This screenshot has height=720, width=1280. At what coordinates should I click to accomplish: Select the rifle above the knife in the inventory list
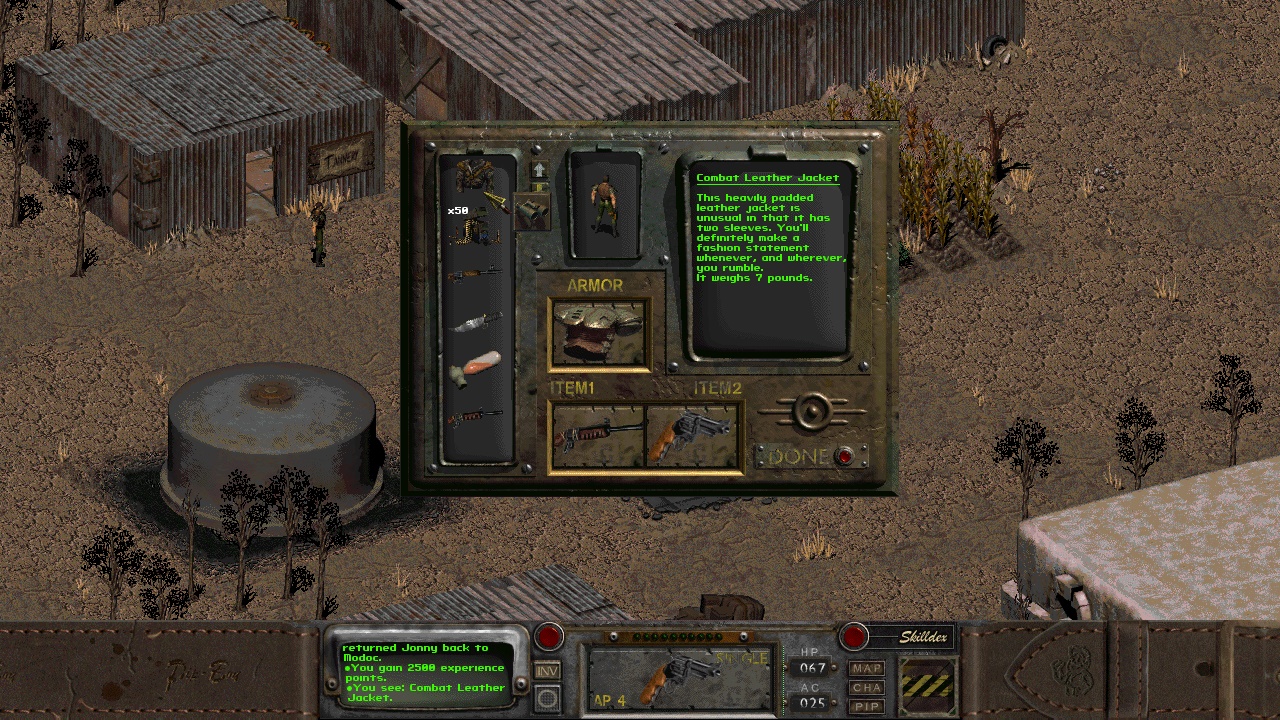pyautogui.click(x=476, y=272)
